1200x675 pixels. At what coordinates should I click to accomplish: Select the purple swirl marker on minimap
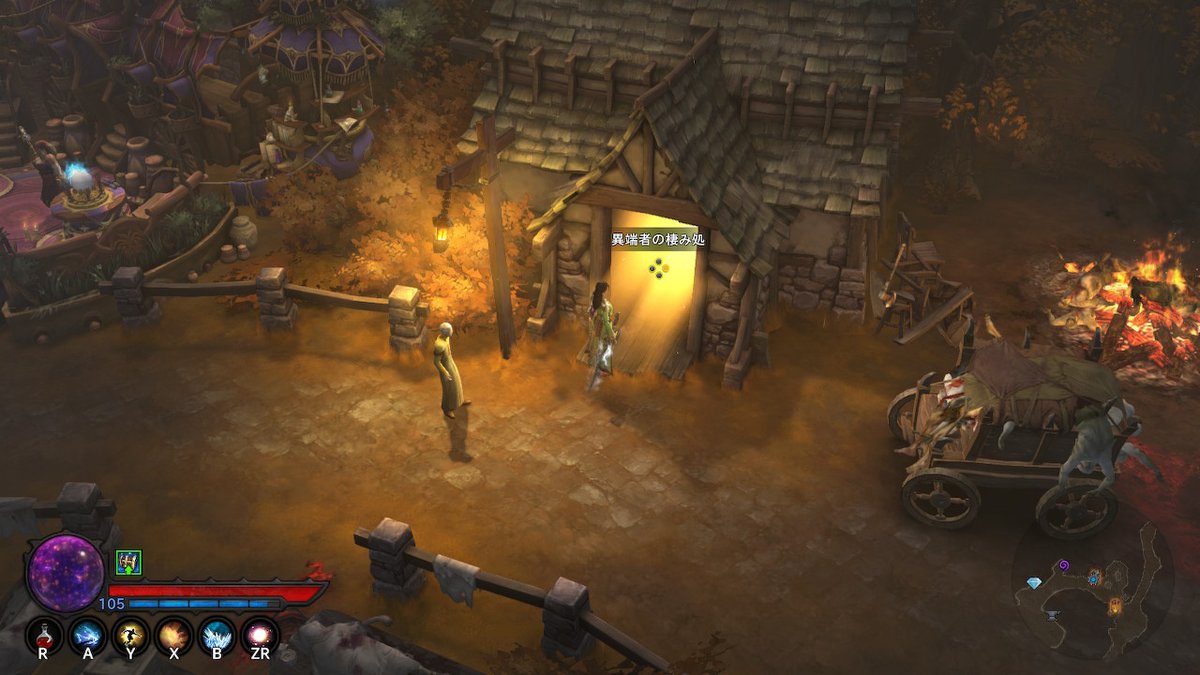[1064, 566]
